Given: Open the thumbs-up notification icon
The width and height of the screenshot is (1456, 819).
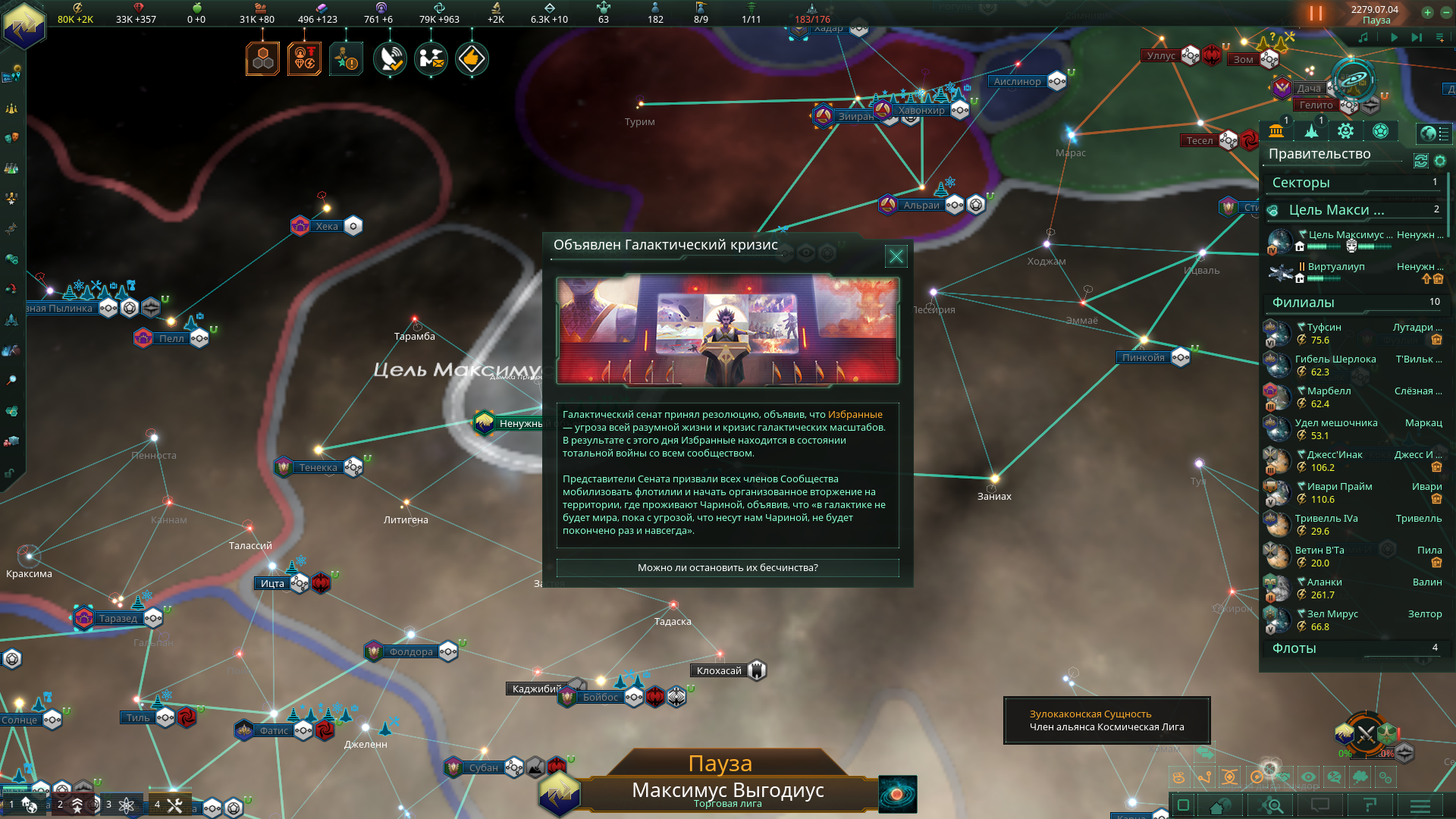Looking at the screenshot, I should pyautogui.click(x=472, y=59).
